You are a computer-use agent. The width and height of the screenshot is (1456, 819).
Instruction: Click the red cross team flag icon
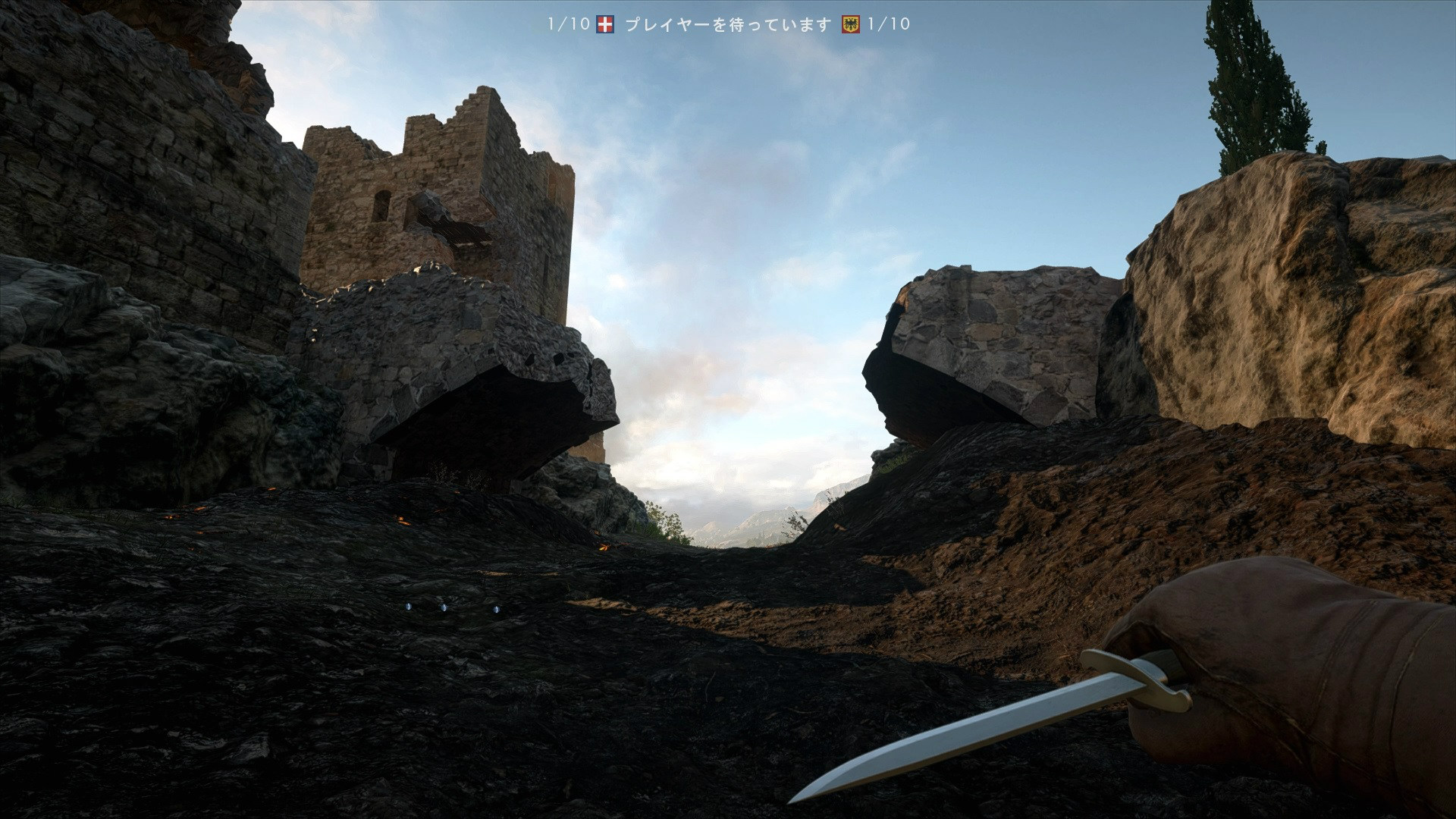(605, 24)
